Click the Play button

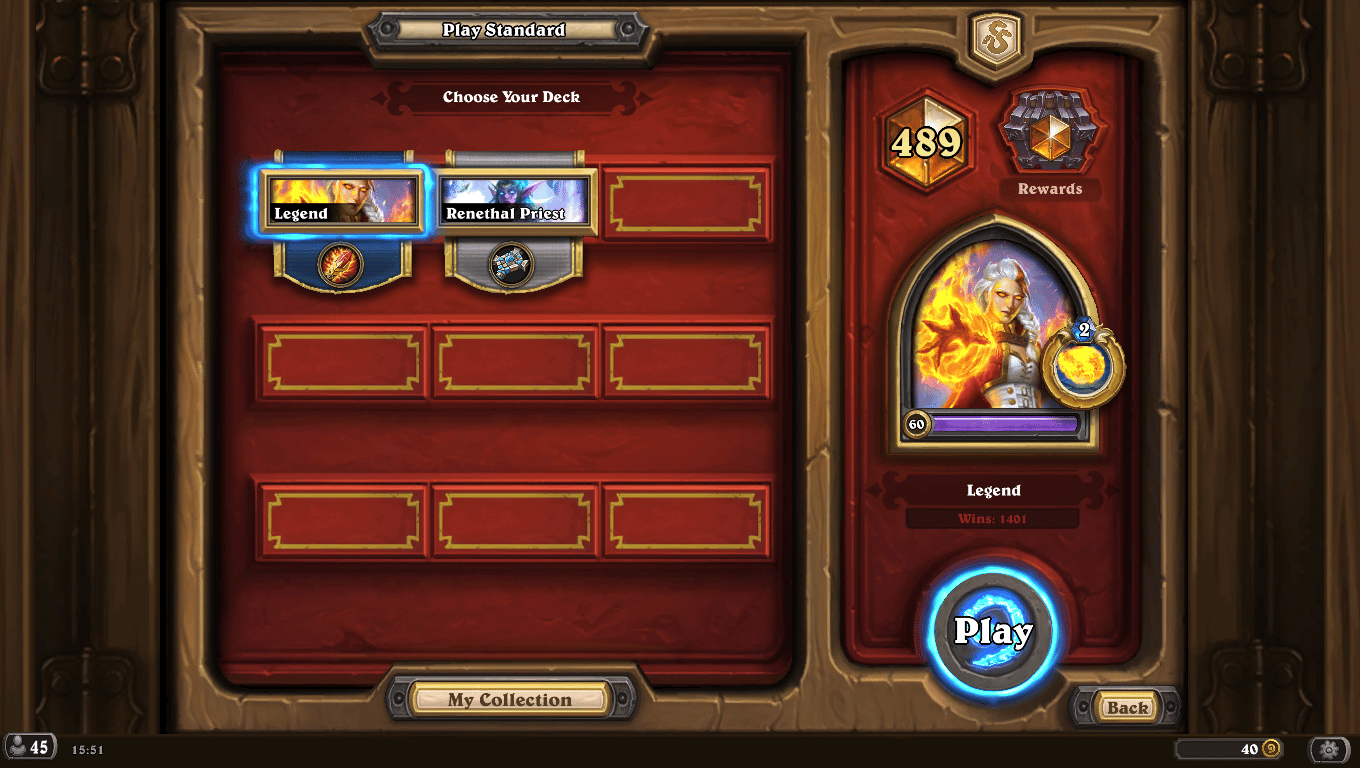coord(996,631)
